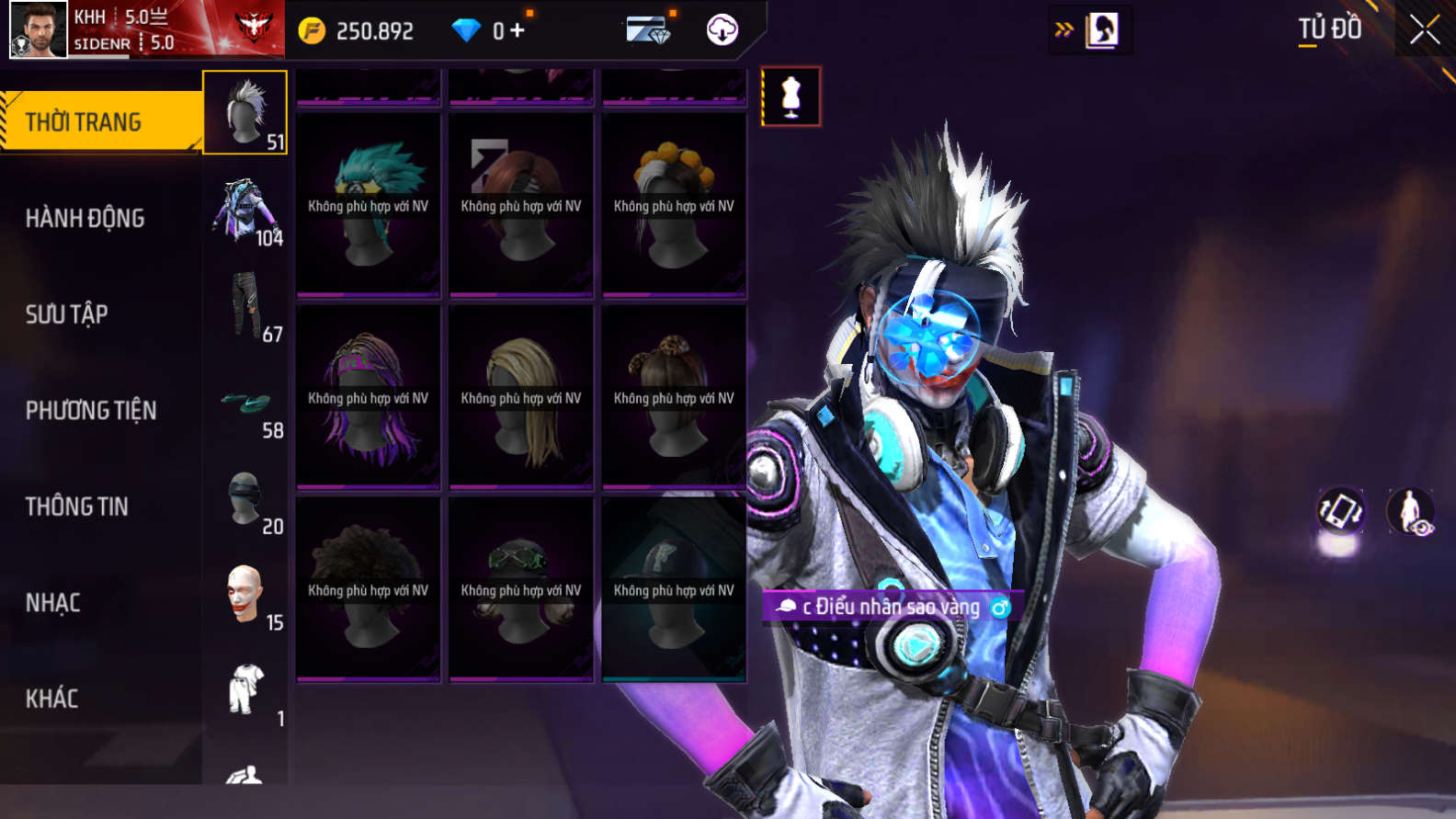
Task: Open the shoes category showing 58
Action: [245, 404]
